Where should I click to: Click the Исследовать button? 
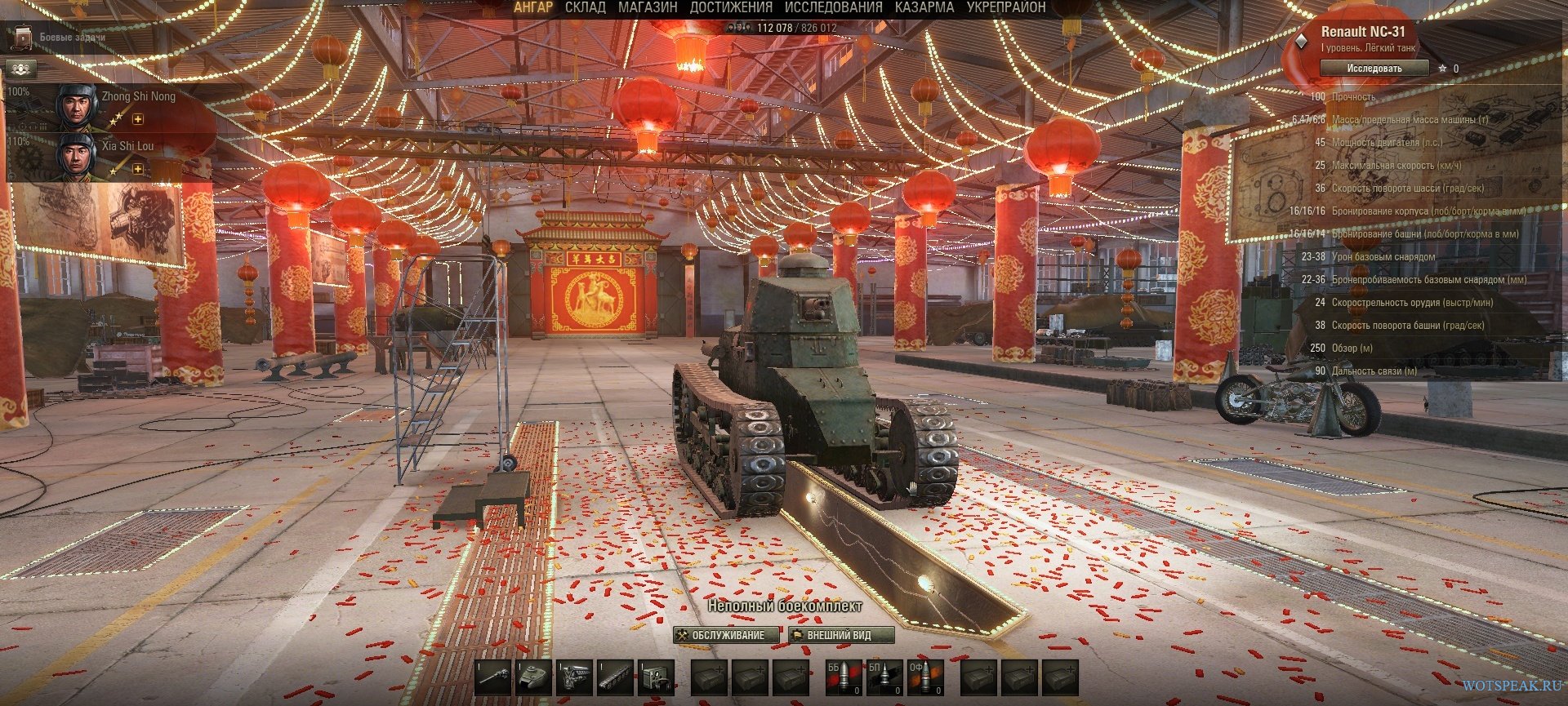(1374, 69)
